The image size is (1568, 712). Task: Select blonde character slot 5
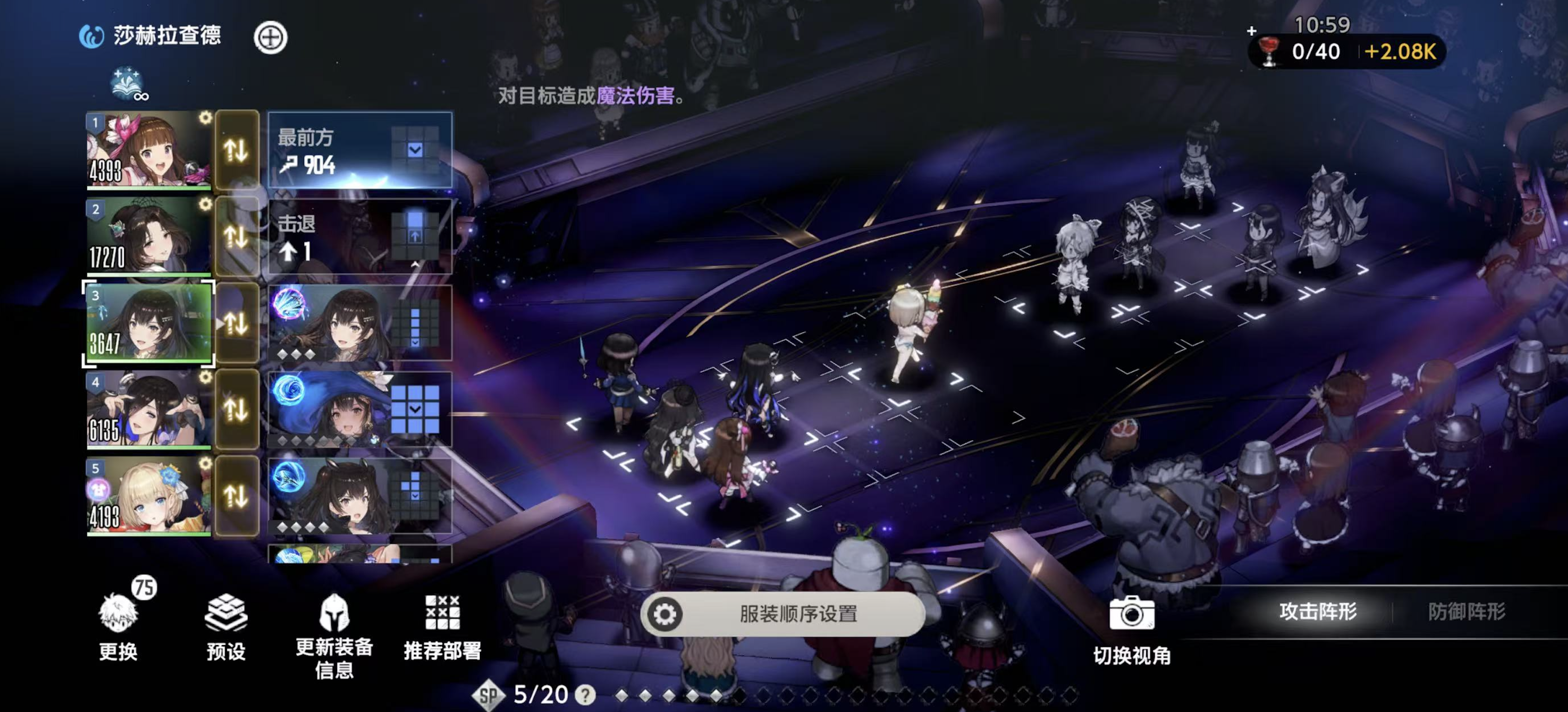tap(148, 496)
